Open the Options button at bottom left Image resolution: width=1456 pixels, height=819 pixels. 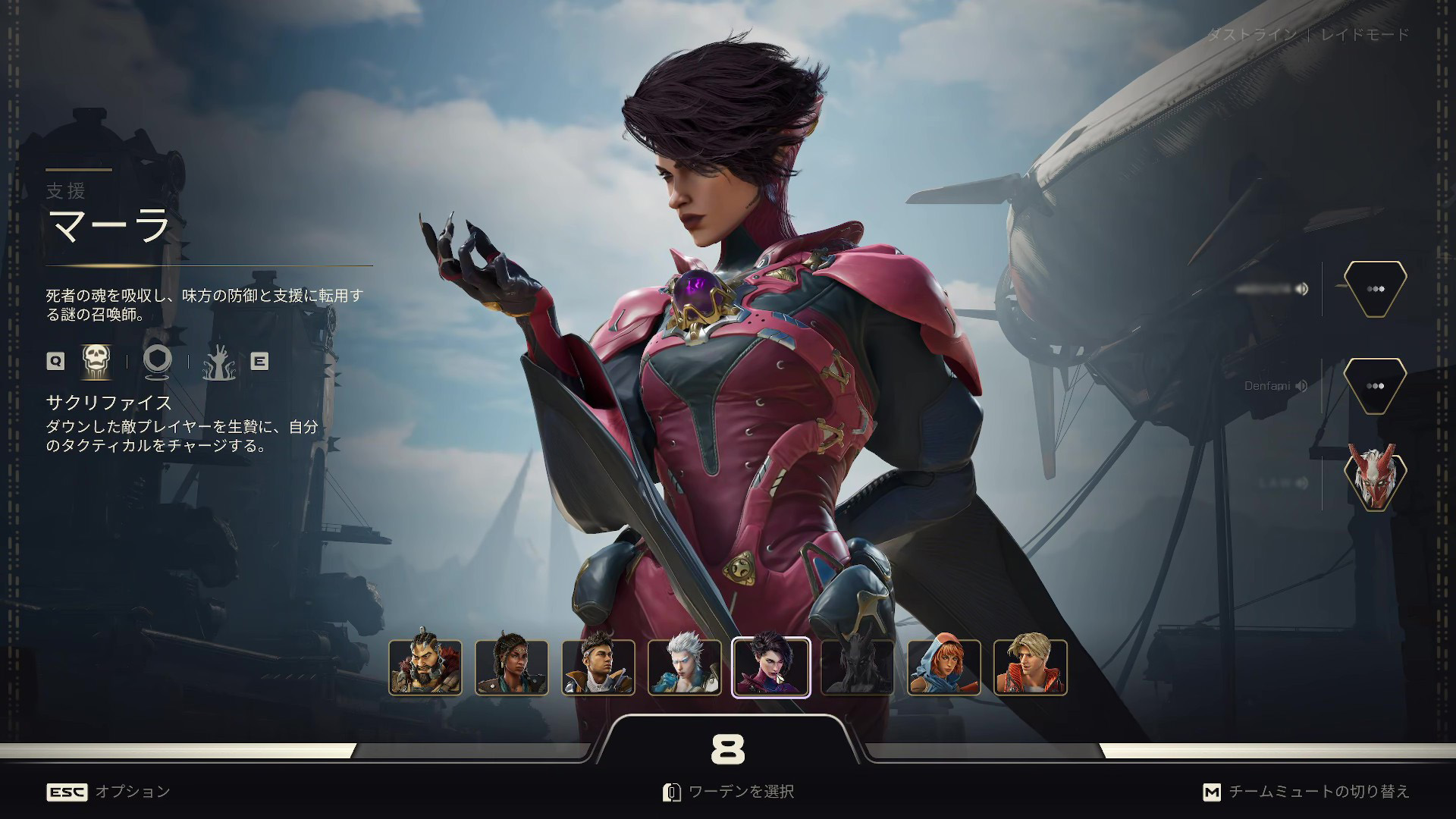pyautogui.click(x=108, y=792)
